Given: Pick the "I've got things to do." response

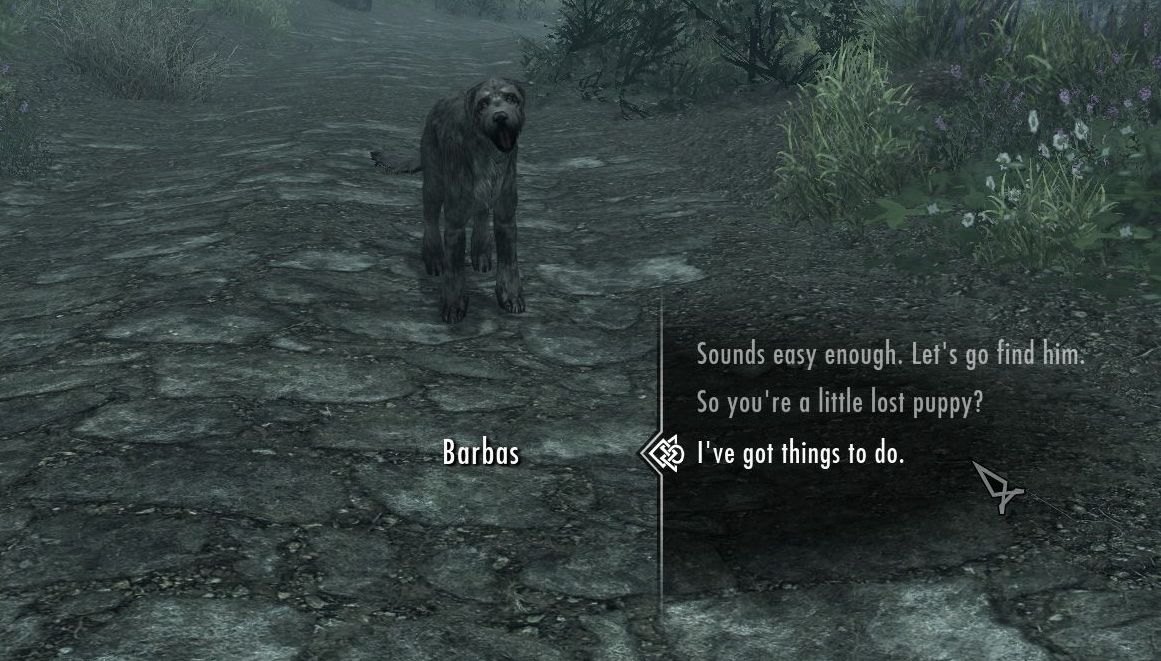Looking at the screenshot, I should (x=800, y=454).
